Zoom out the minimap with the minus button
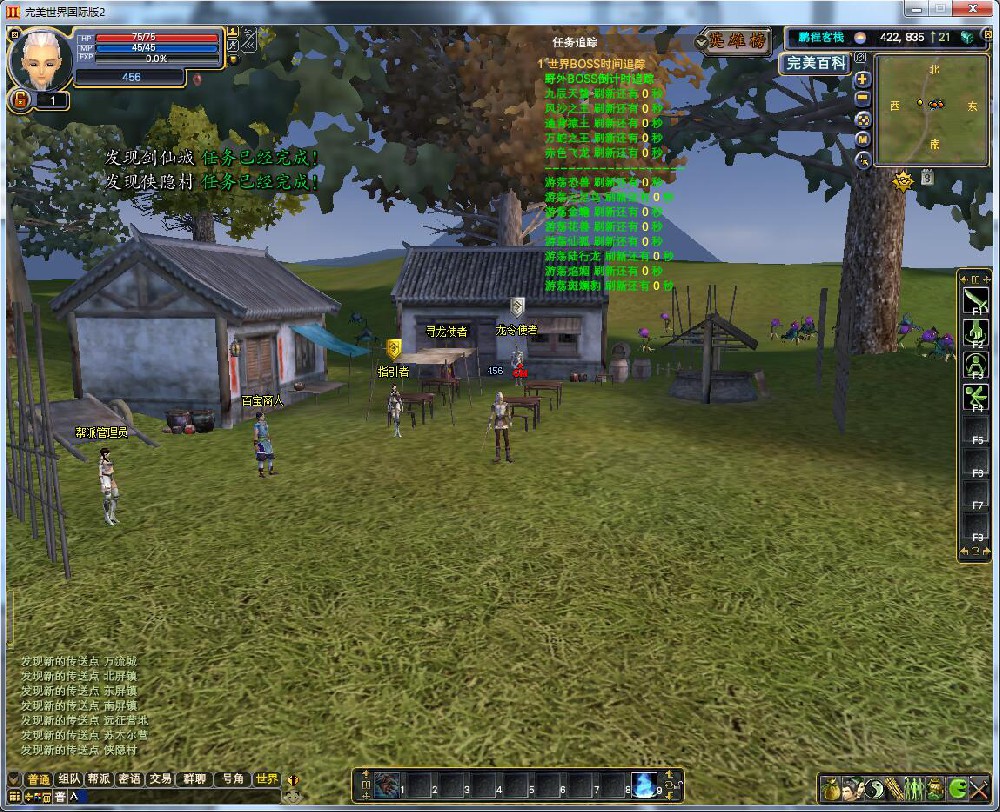1000x812 pixels. (862, 98)
